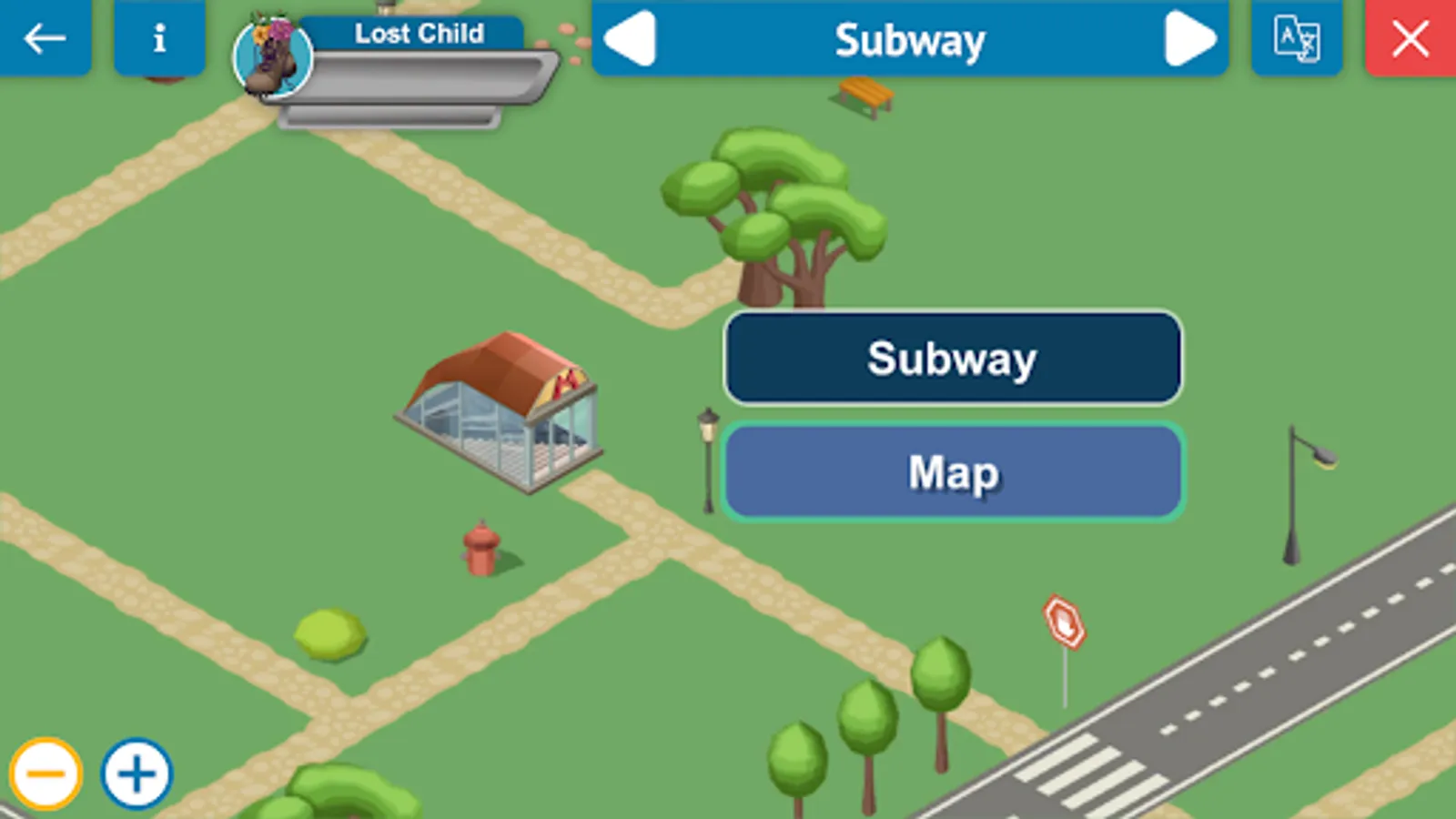
Task: Select the orange bench at the top
Action: coord(864,96)
